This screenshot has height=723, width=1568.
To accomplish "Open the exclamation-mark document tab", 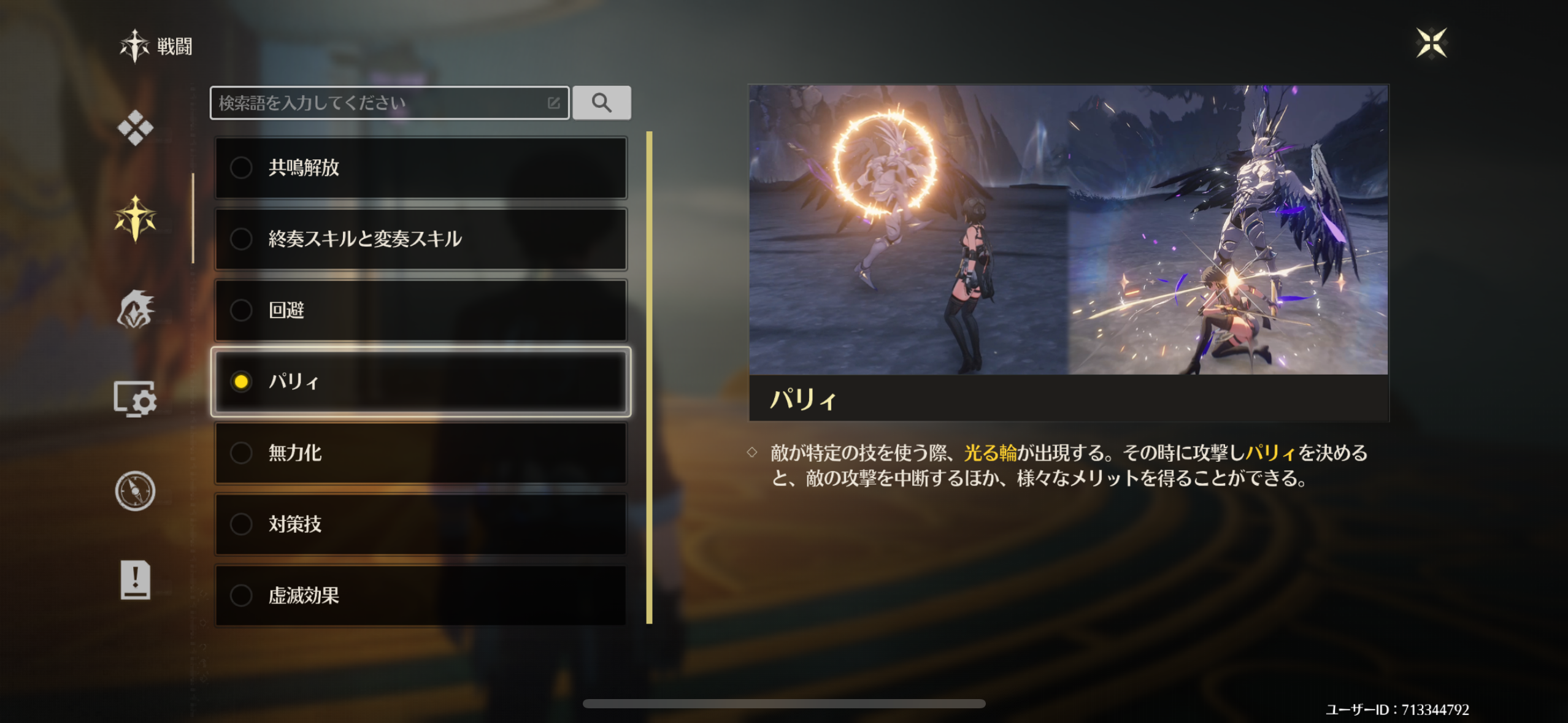I will click(135, 580).
